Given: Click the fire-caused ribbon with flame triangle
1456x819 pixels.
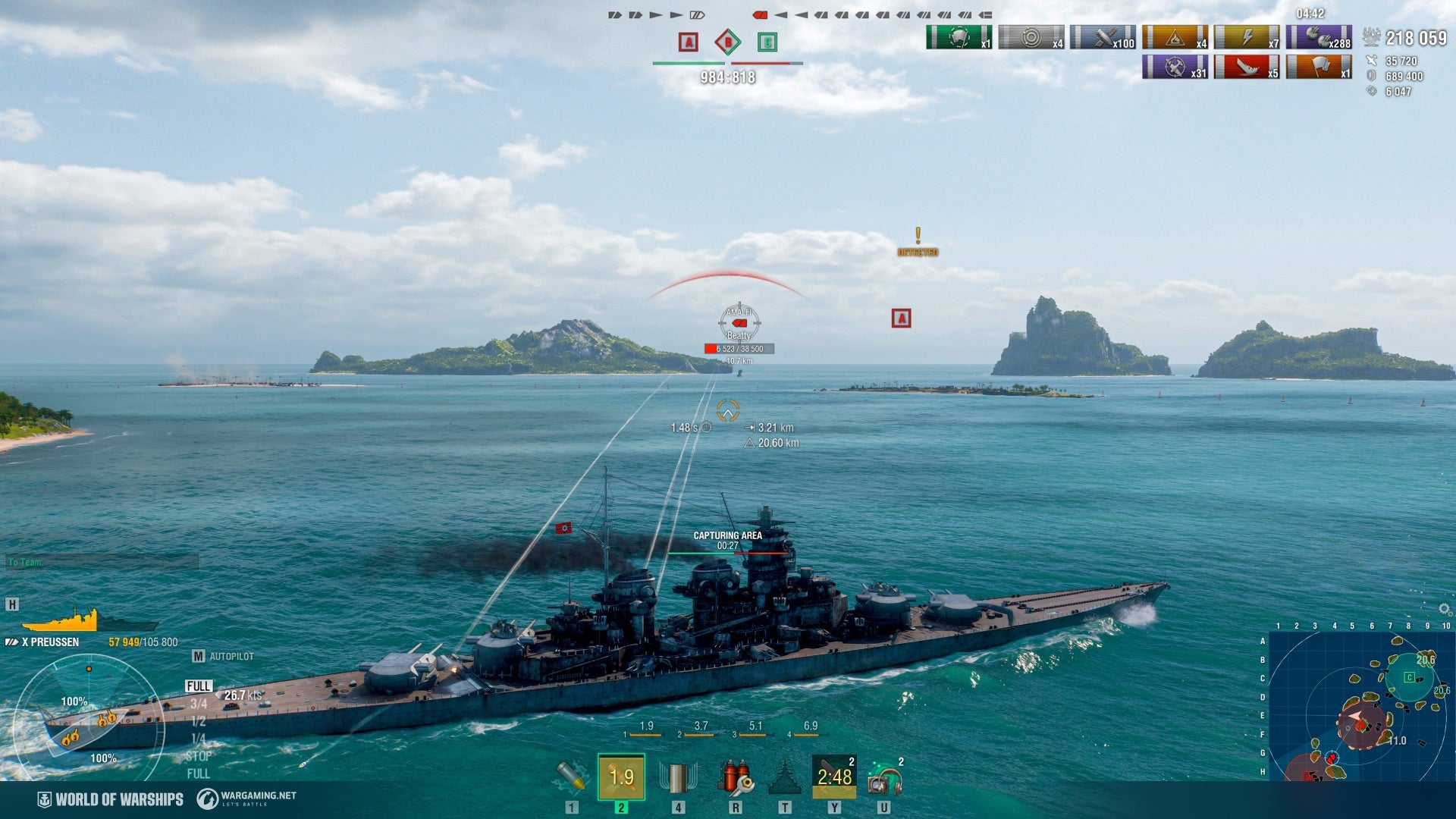Looking at the screenshot, I should pos(1175,37).
